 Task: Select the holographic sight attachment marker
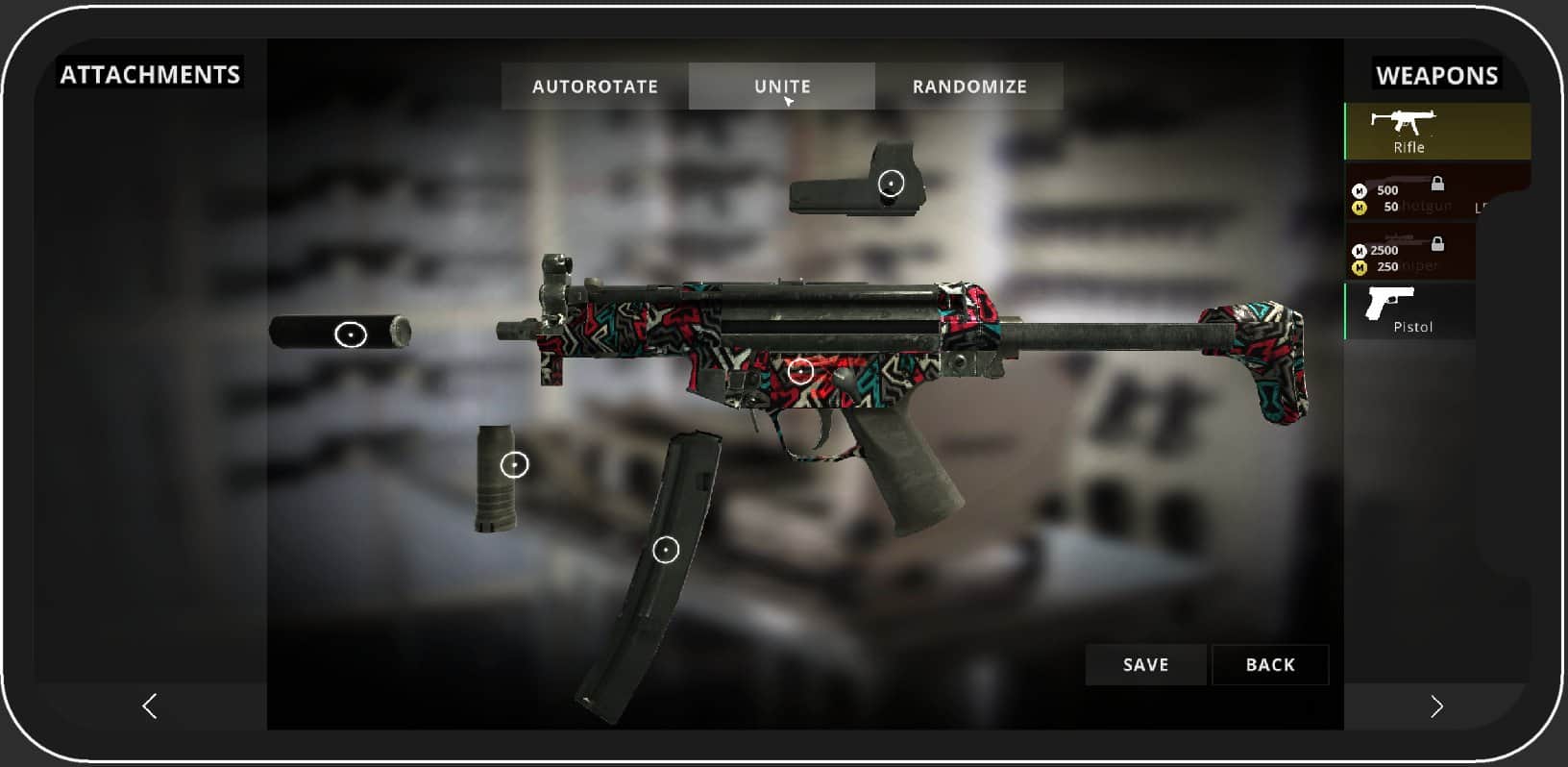click(x=891, y=183)
